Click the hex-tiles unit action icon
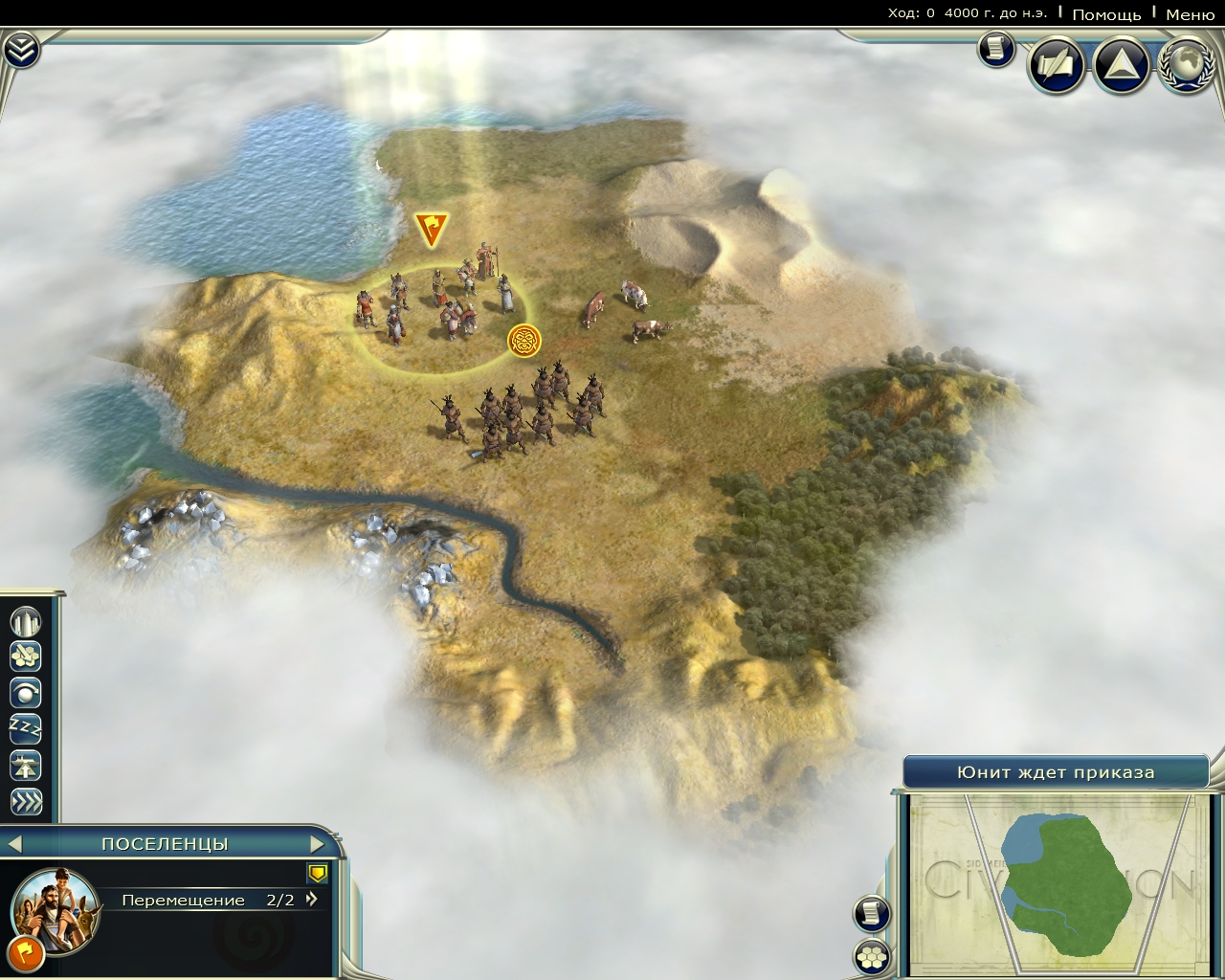 click(x=26, y=657)
